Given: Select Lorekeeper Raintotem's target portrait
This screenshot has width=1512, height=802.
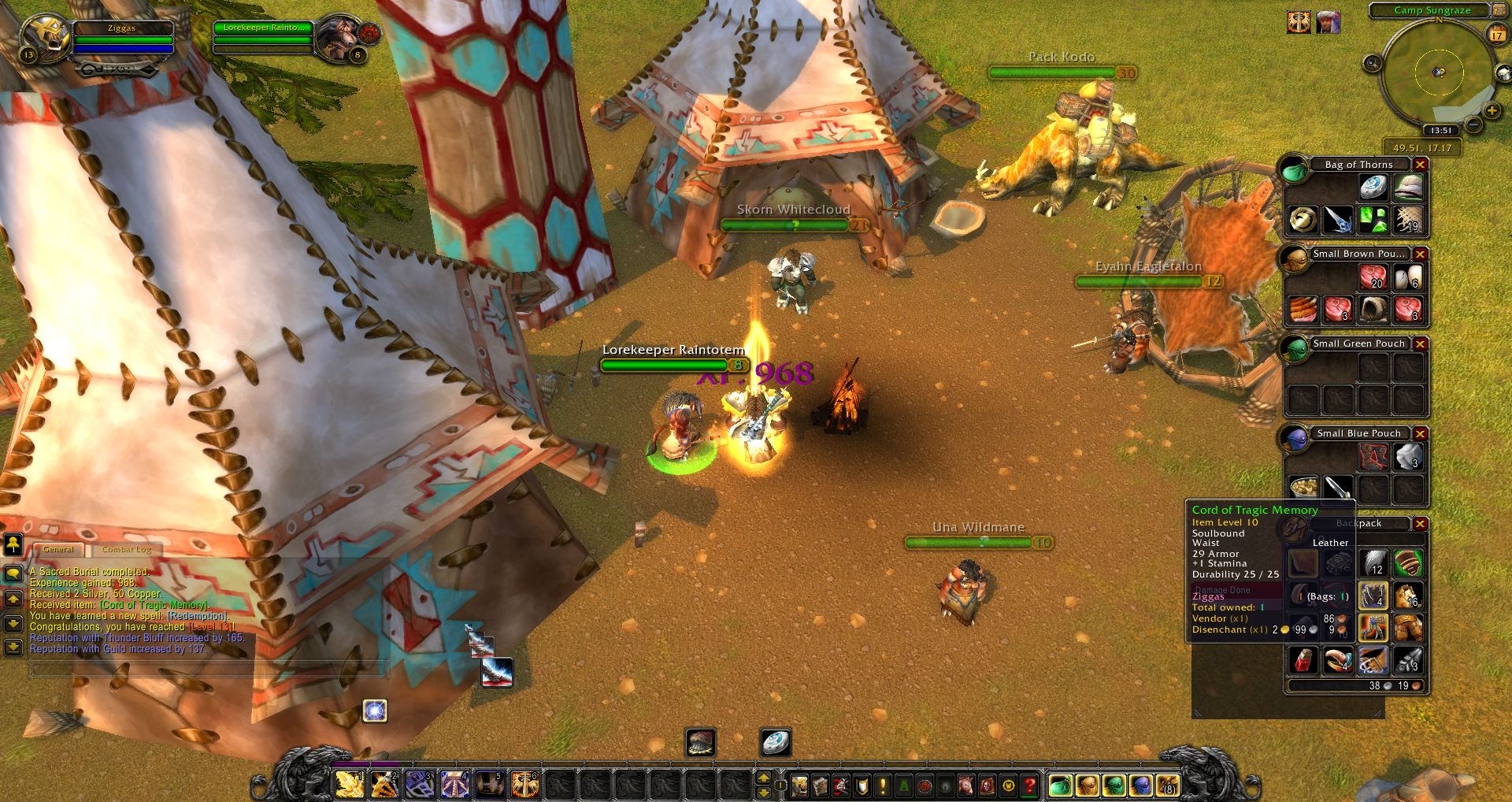Looking at the screenshot, I should [x=339, y=37].
